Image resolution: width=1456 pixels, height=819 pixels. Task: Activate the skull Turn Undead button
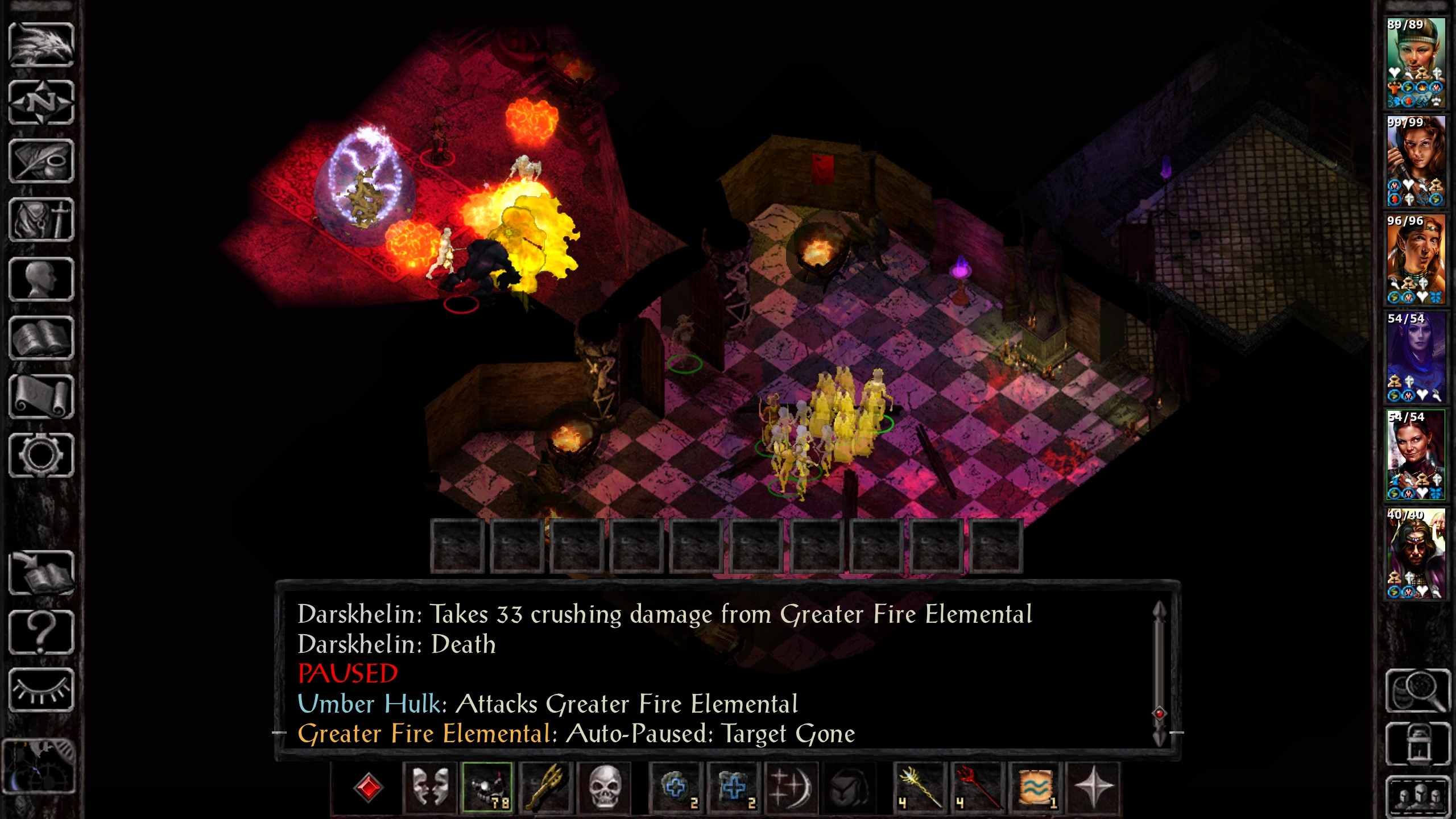(x=604, y=788)
